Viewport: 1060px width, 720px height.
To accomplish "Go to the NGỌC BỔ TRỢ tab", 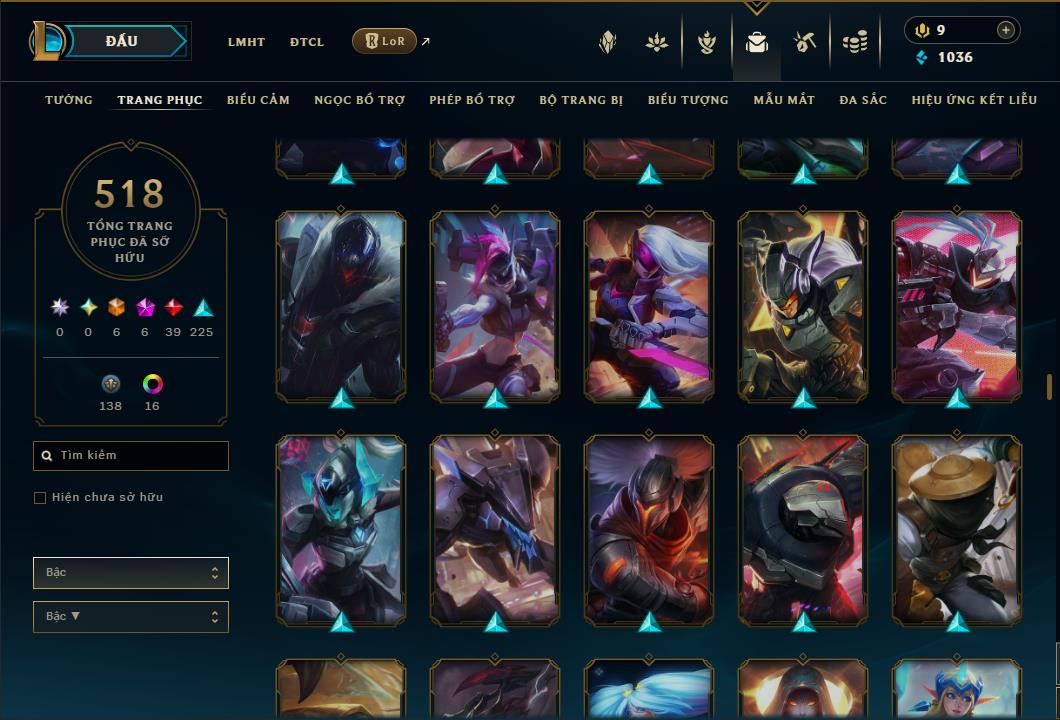I will pyautogui.click(x=360, y=100).
